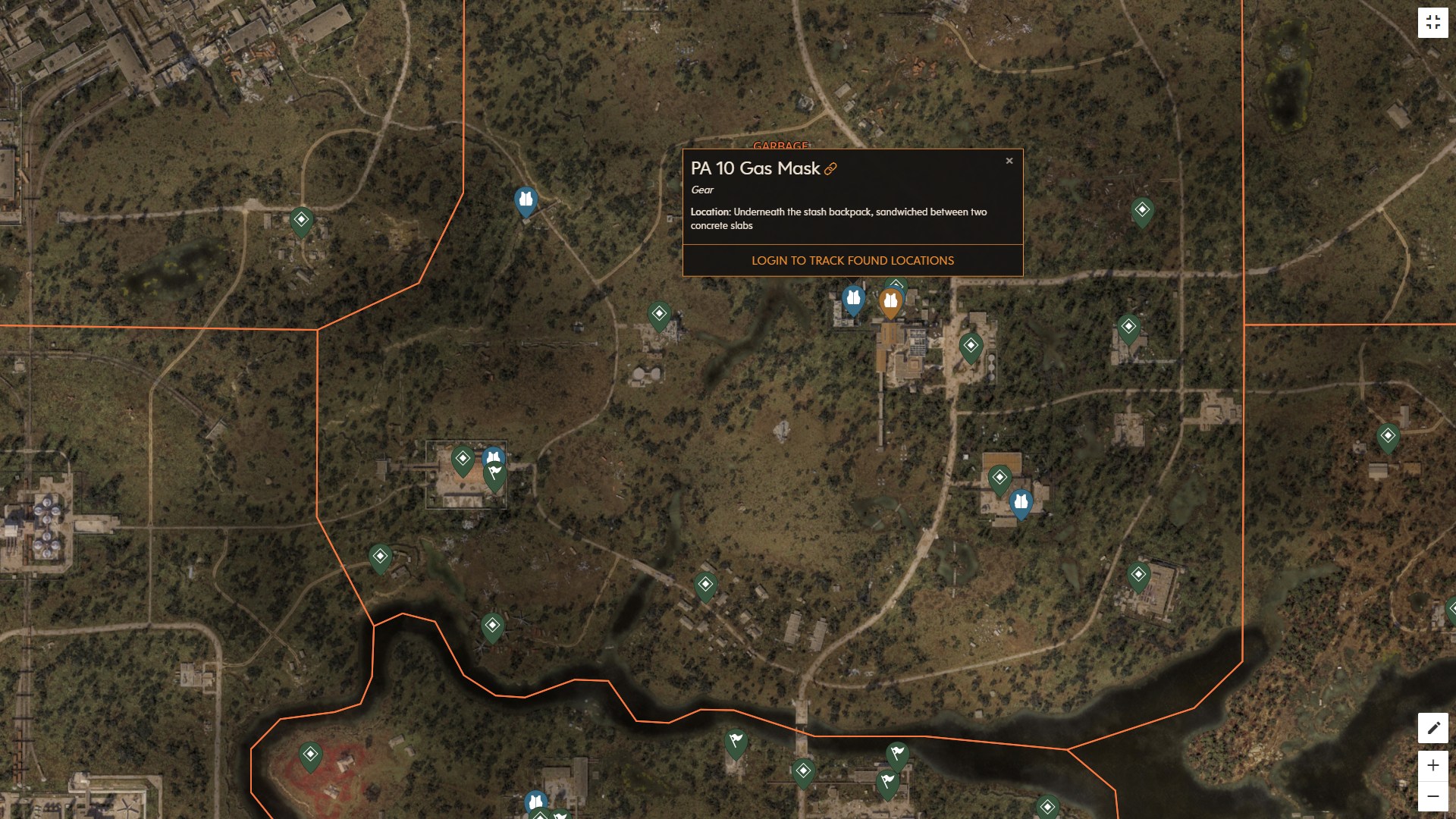
Task: Select the orange highlighted gas mask marker
Action: (889, 300)
